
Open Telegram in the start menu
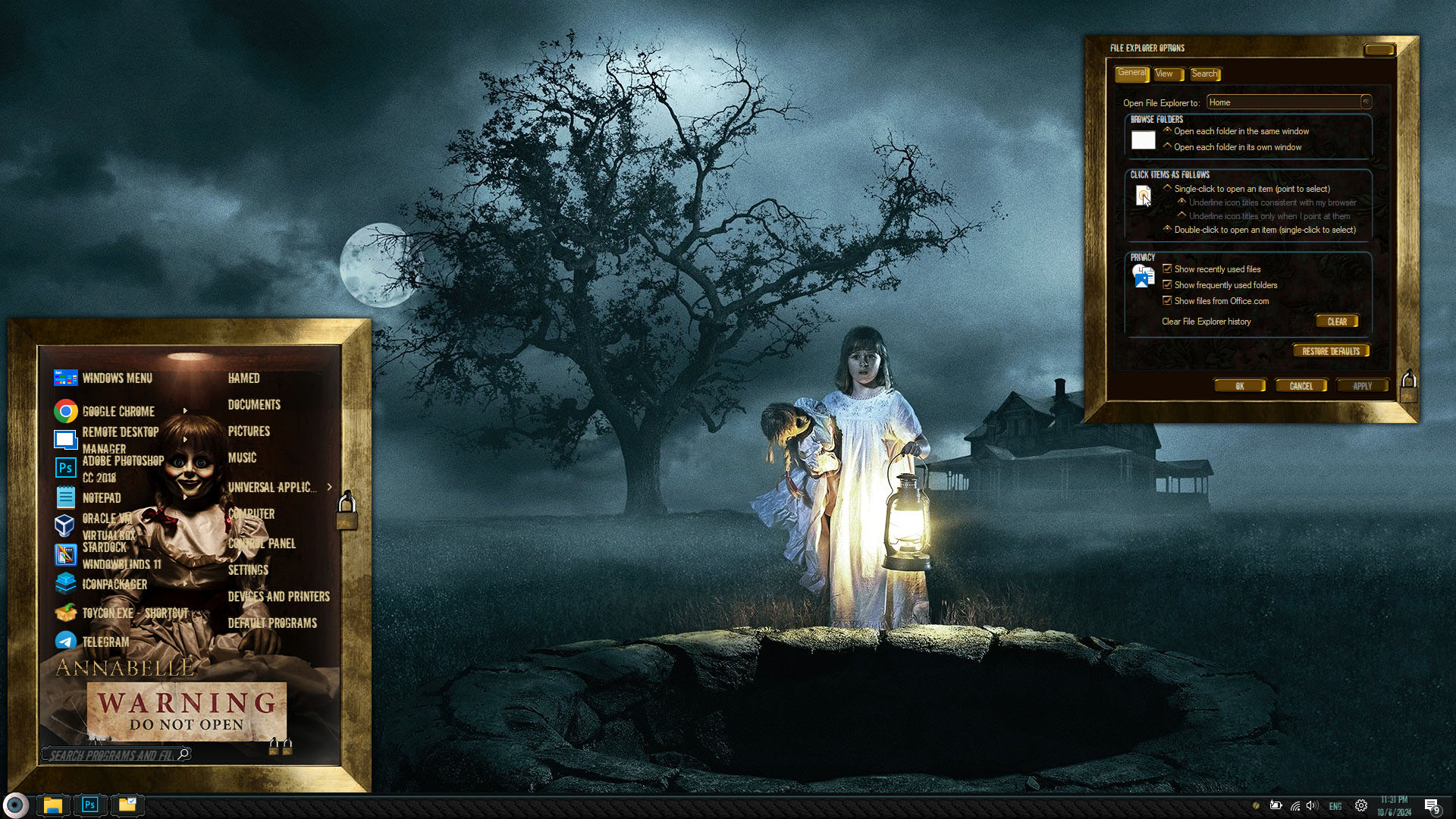pos(105,642)
